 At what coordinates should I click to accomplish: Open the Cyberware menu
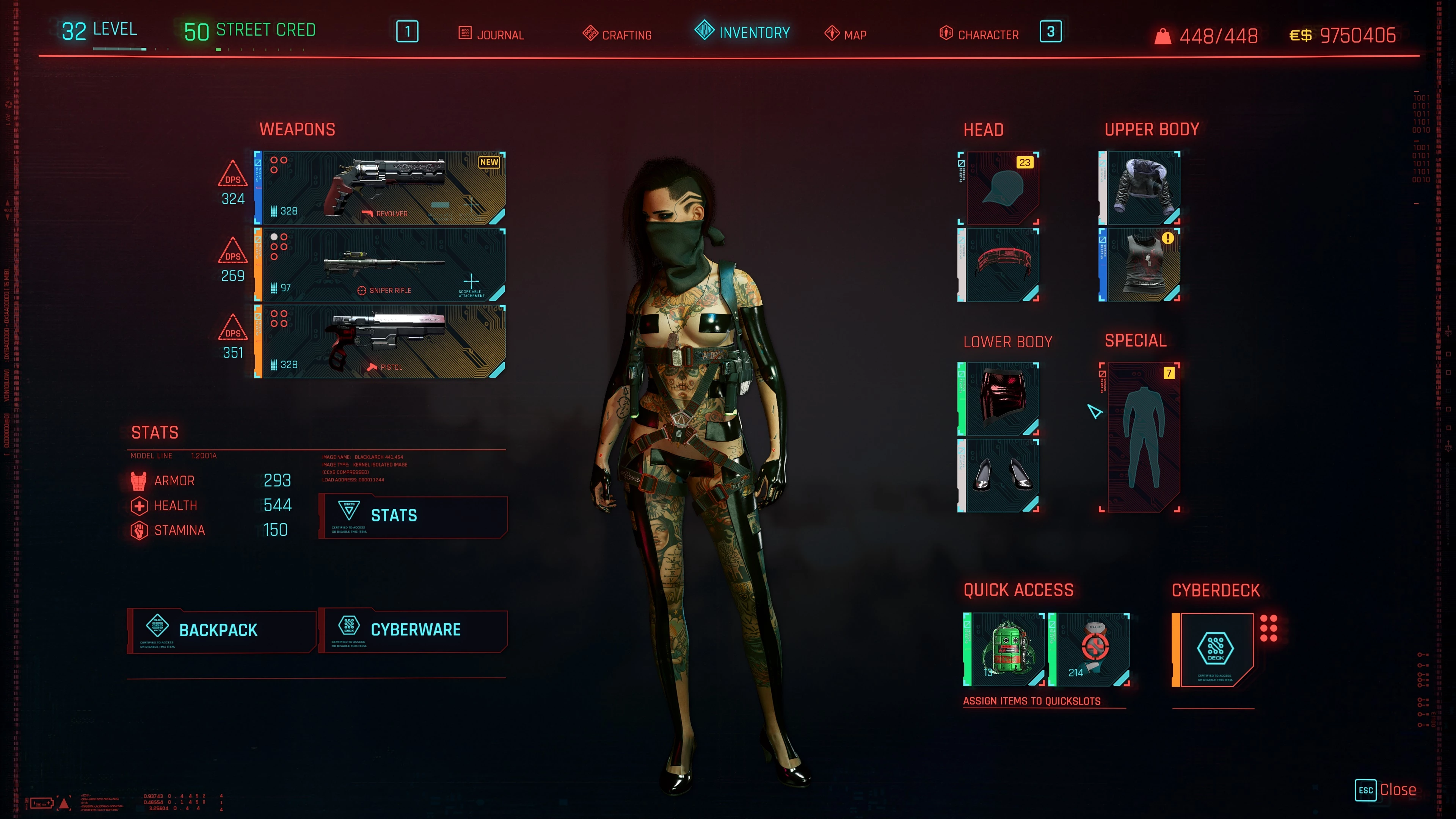tap(413, 630)
